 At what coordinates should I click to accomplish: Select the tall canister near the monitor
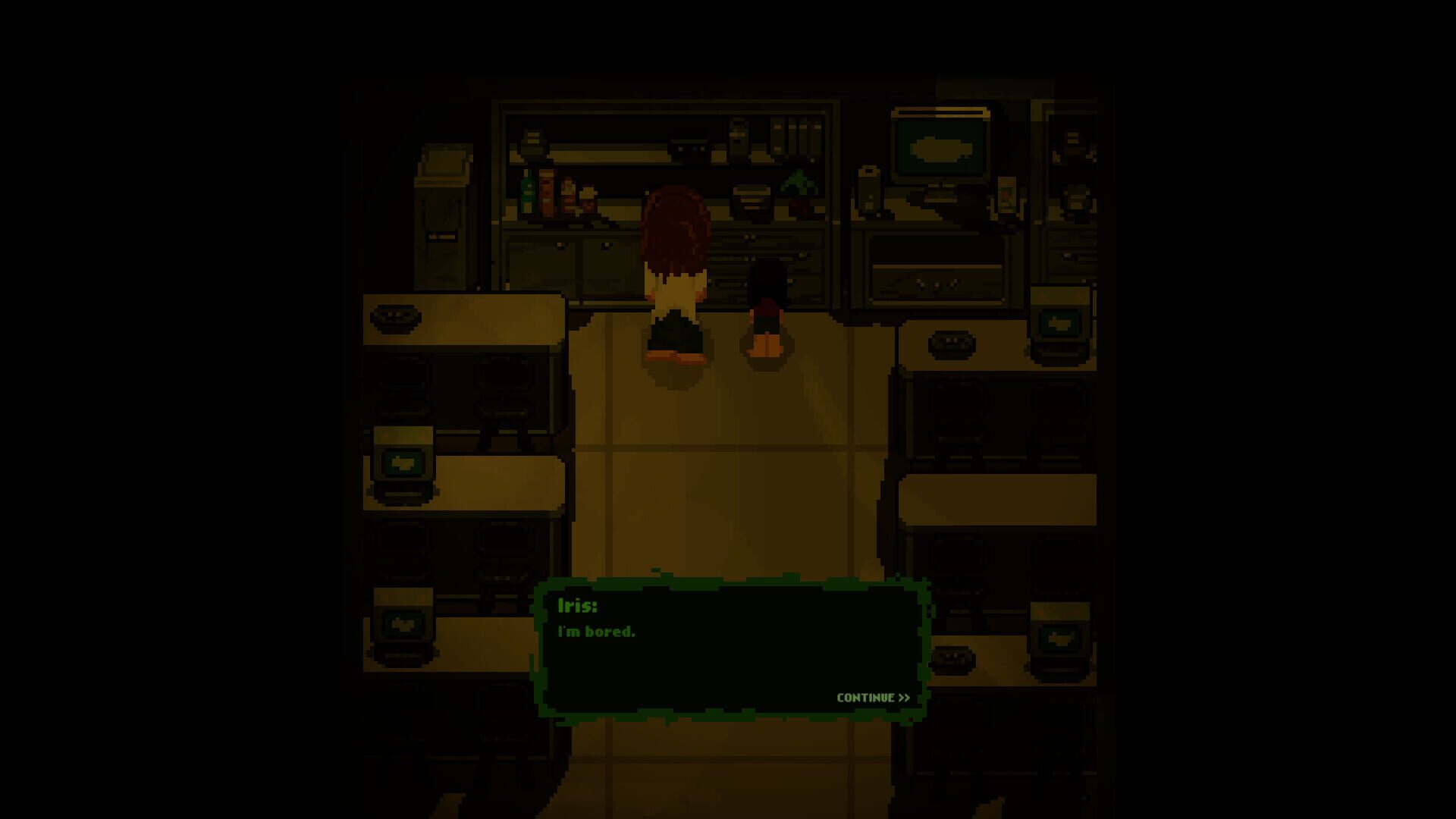tap(869, 191)
